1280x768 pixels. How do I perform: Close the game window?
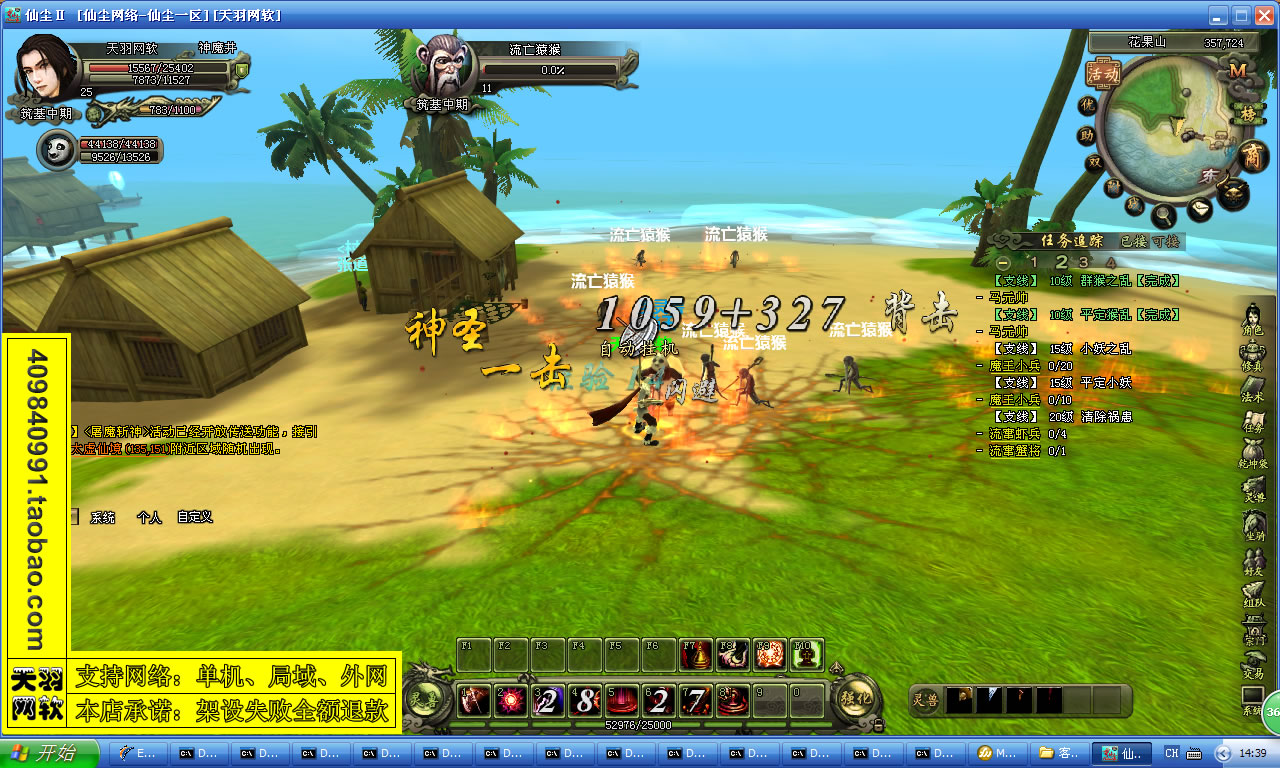[x=1263, y=15]
